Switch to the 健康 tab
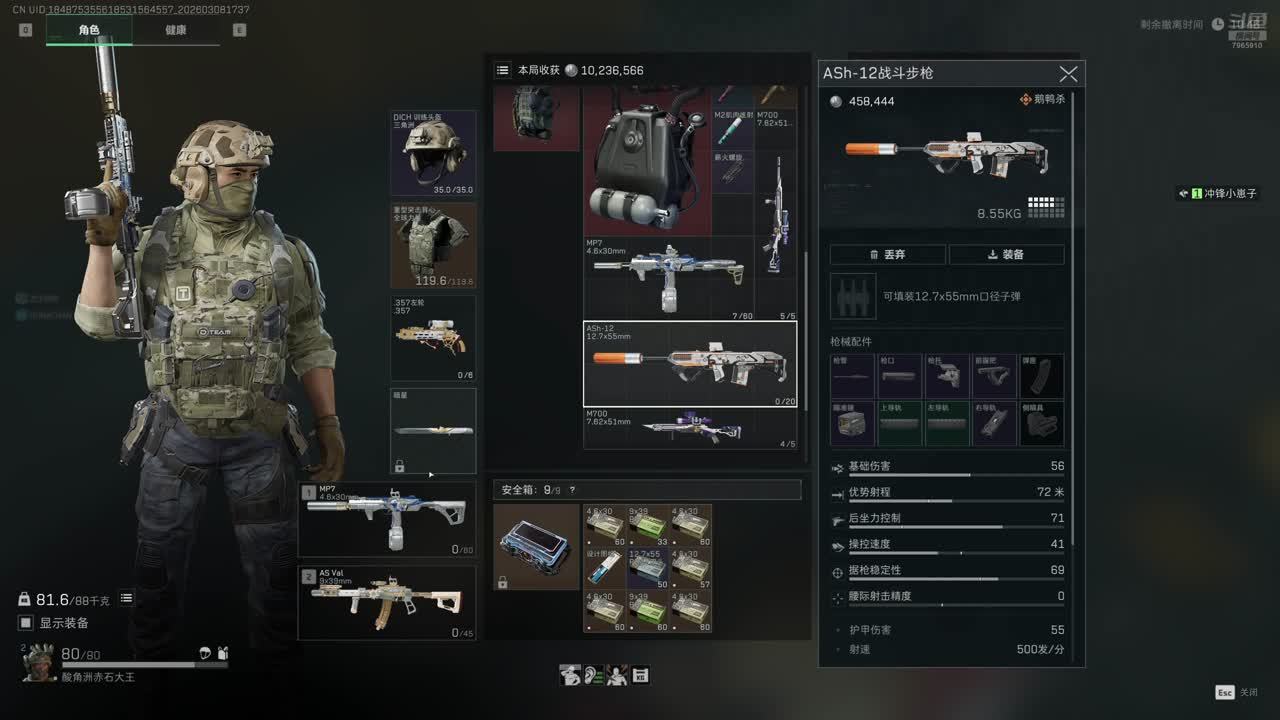This screenshot has height=720, width=1280. (176, 30)
